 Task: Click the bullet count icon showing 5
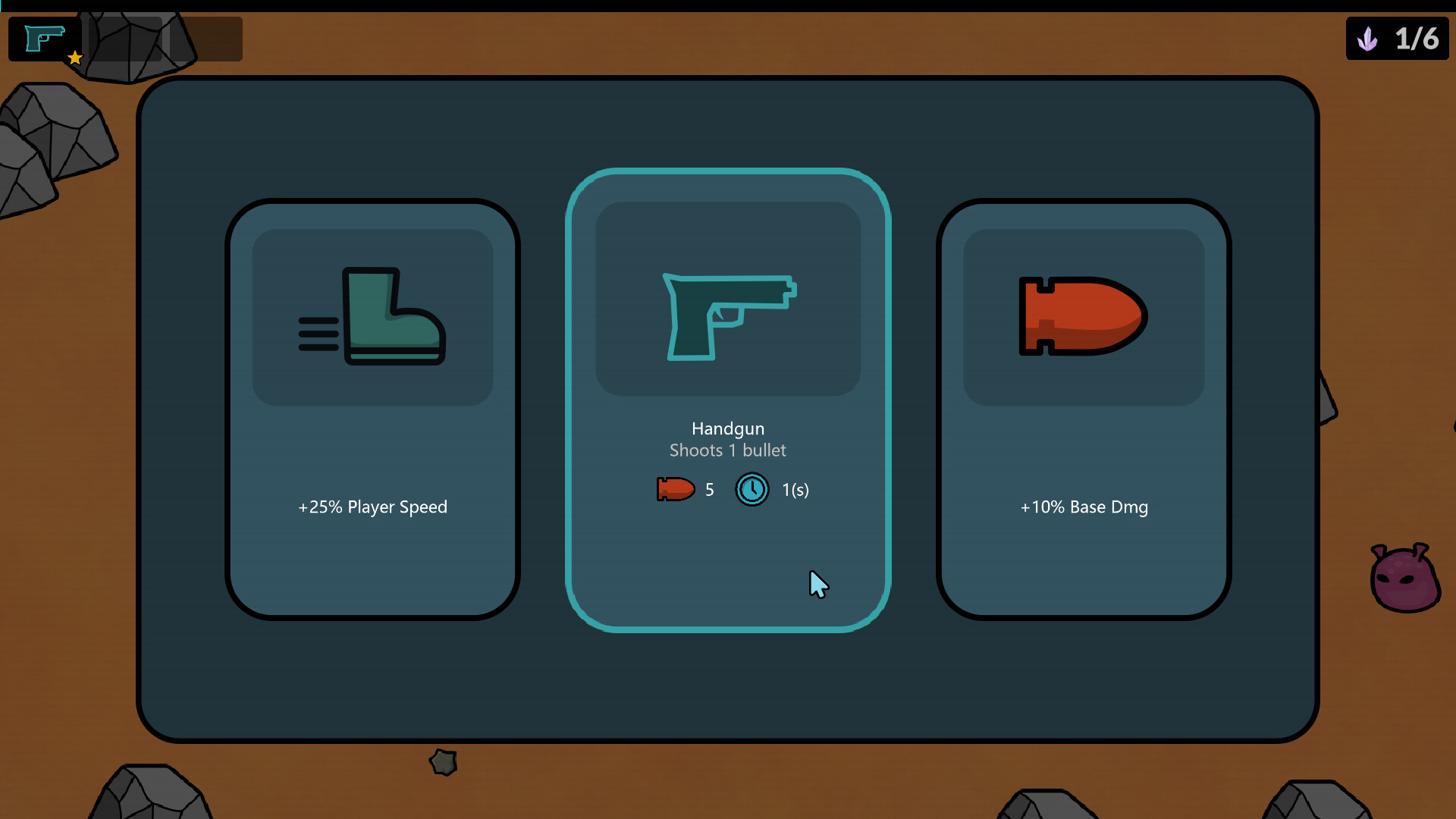675,489
